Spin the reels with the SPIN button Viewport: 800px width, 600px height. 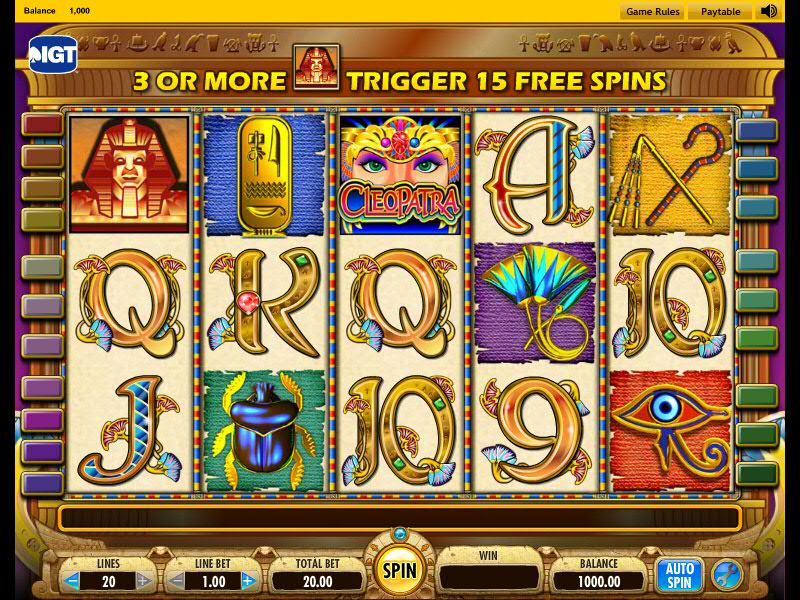click(x=400, y=571)
